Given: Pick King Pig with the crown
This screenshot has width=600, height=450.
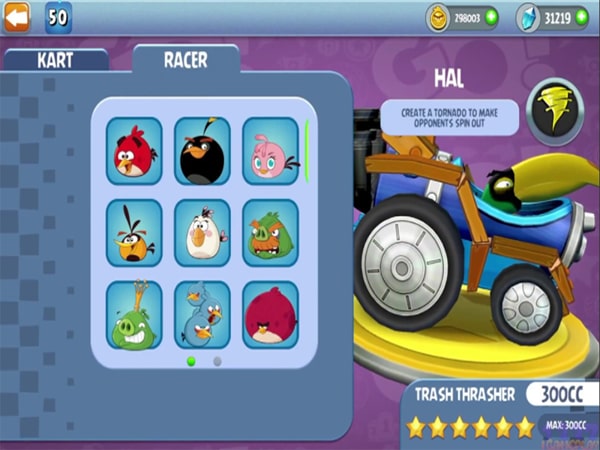Looking at the screenshot, I should point(134,314).
